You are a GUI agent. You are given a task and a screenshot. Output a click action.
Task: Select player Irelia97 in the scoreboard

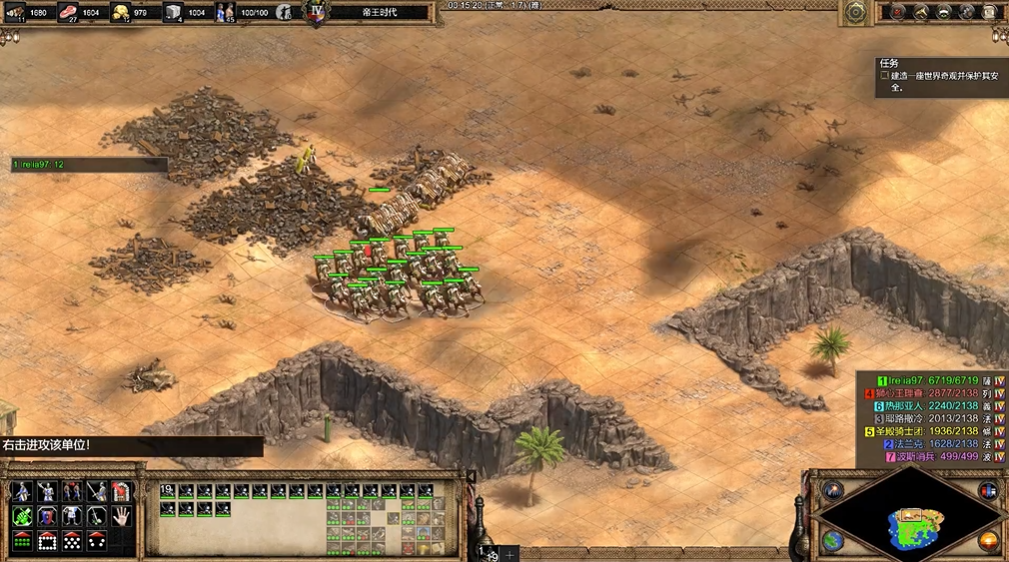903,381
